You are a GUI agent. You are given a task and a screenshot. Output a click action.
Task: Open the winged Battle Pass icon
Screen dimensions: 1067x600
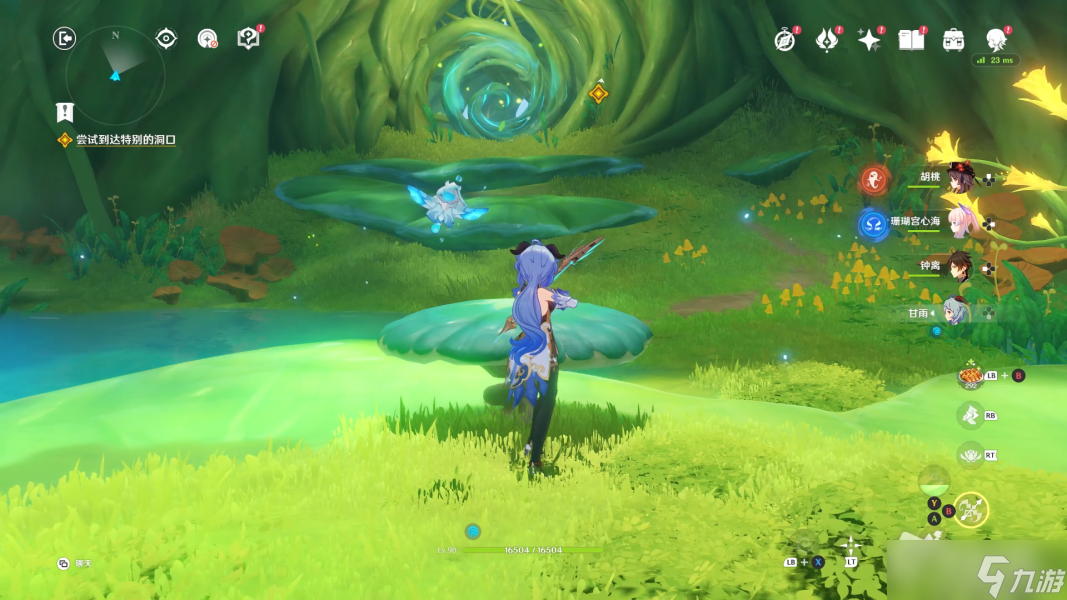click(827, 40)
